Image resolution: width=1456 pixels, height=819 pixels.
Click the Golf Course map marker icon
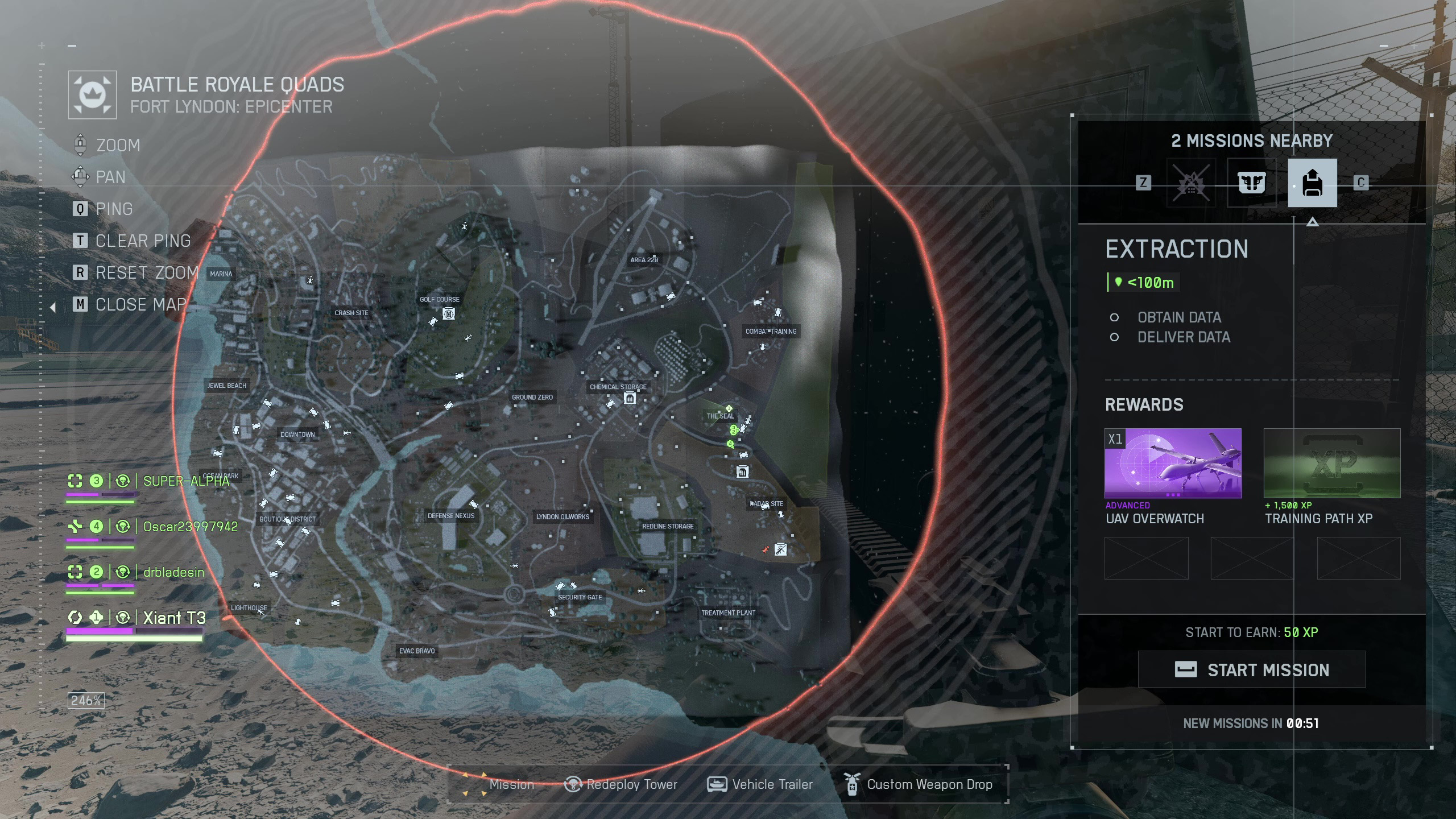(449, 313)
